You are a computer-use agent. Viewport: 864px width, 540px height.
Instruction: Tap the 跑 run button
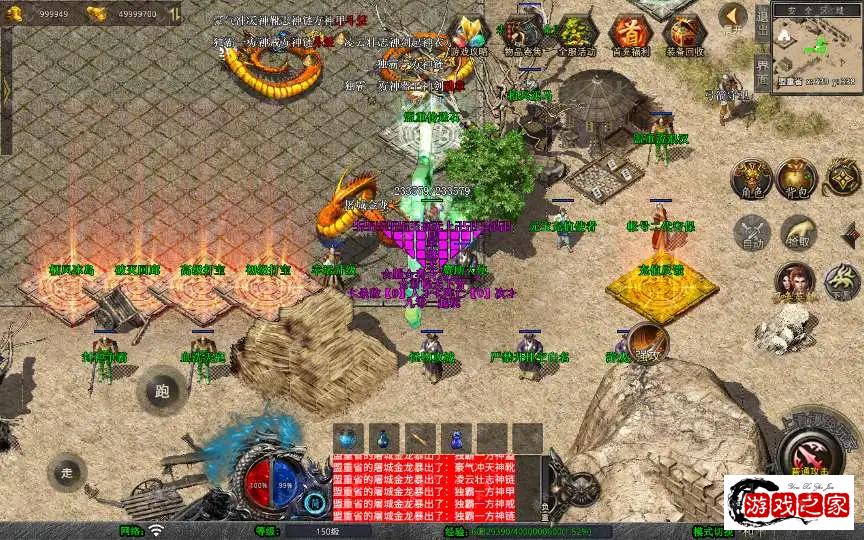click(161, 390)
